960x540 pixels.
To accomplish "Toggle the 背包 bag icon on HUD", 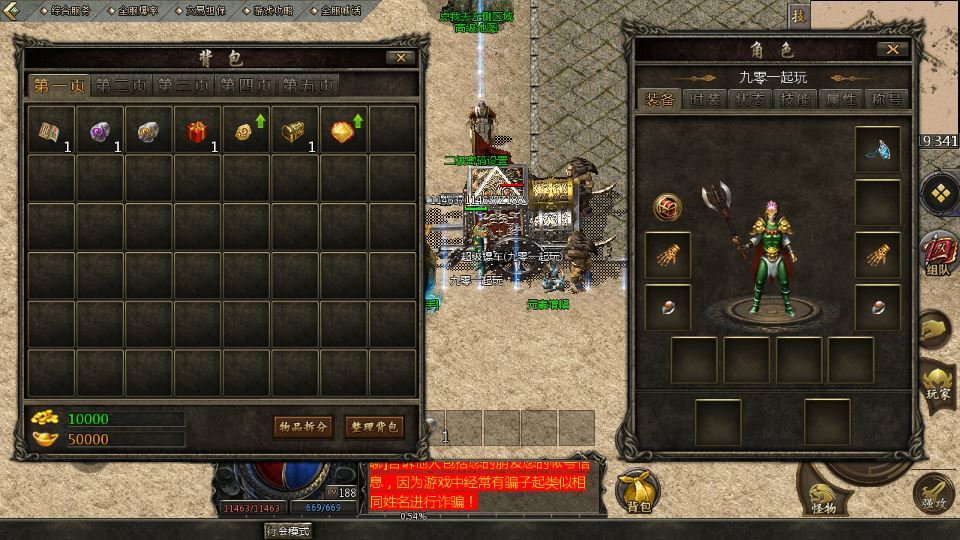I will pyautogui.click(x=637, y=492).
